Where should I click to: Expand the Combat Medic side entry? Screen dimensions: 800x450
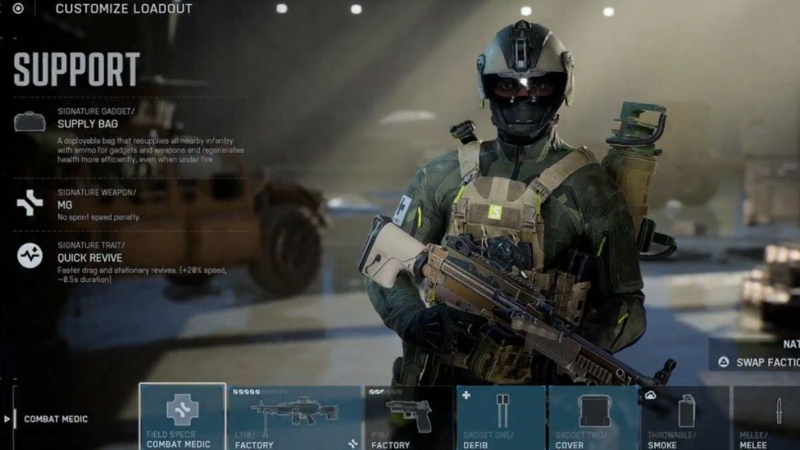tap(50, 419)
